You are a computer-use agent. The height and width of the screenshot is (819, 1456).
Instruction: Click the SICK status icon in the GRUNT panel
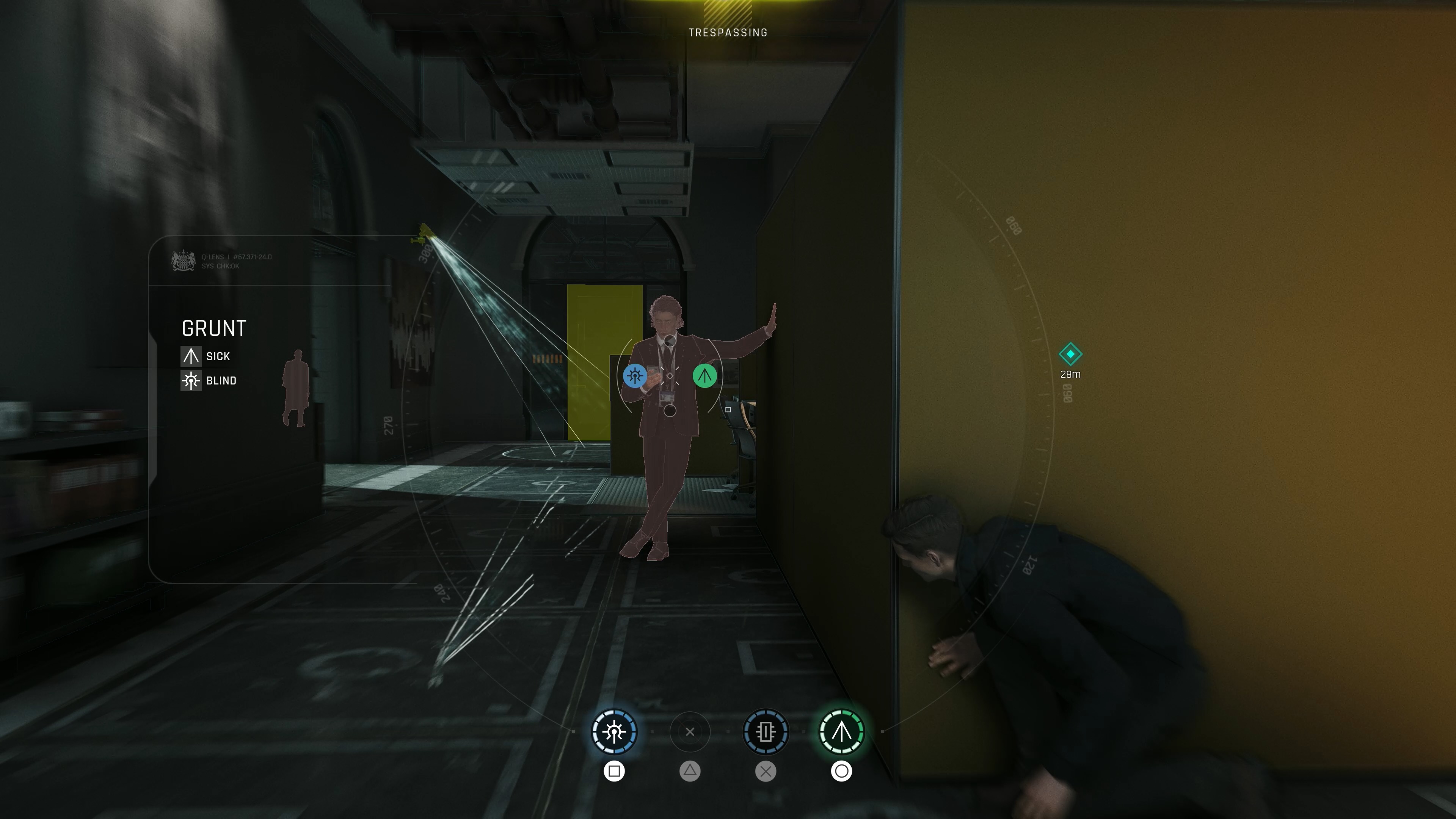tap(191, 356)
